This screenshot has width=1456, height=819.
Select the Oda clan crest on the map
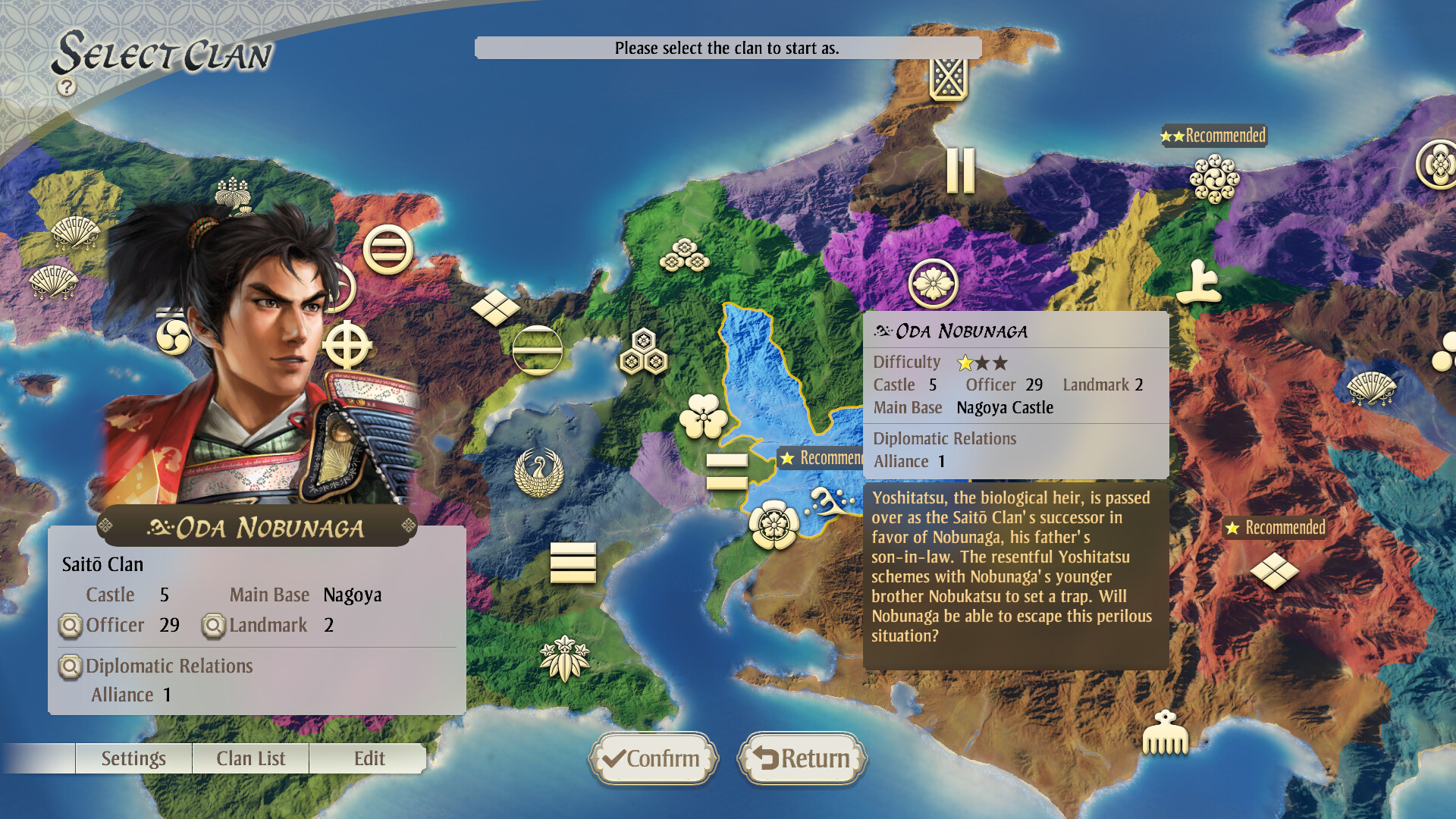[773, 523]
